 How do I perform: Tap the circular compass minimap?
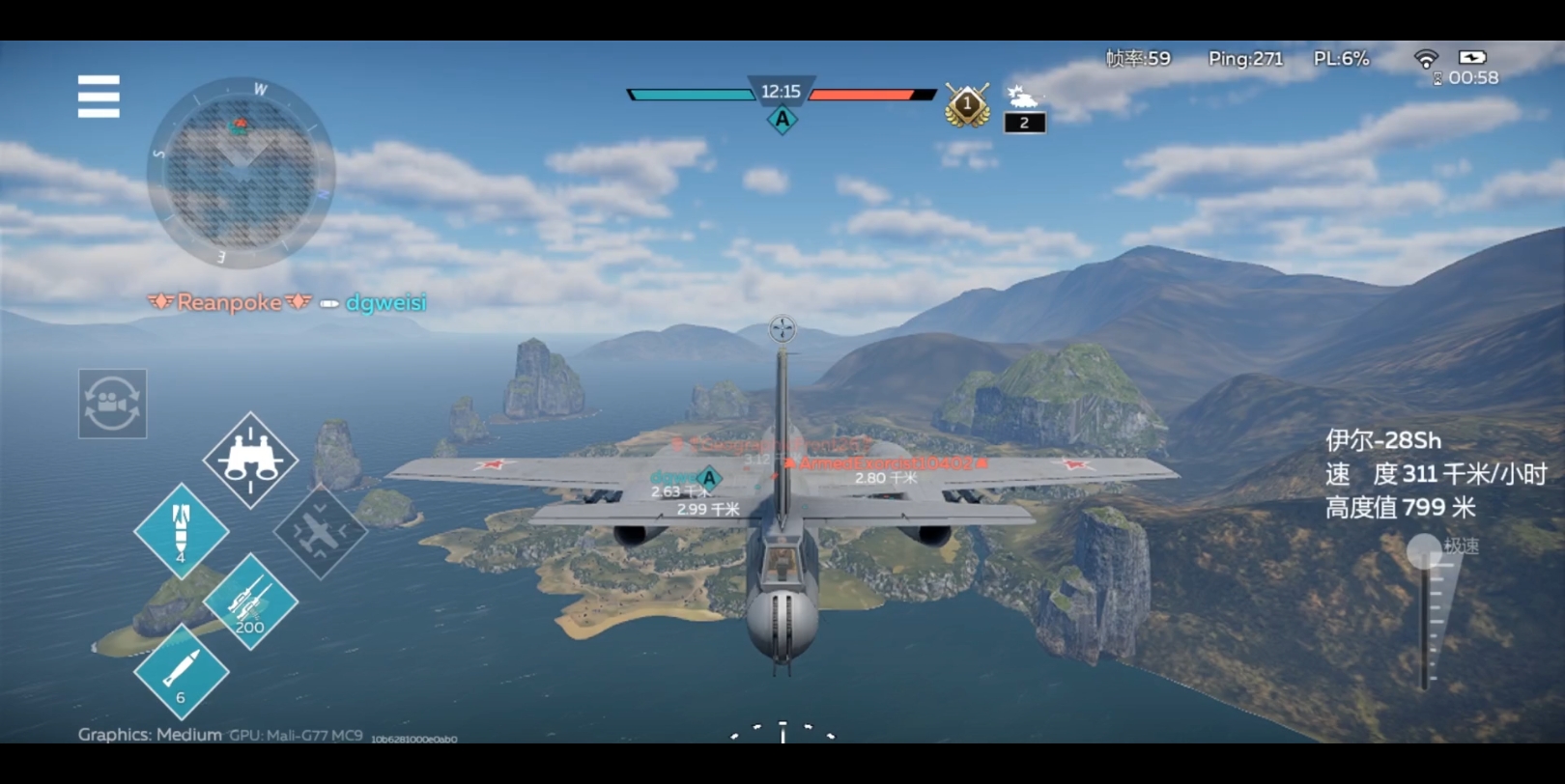241,174
